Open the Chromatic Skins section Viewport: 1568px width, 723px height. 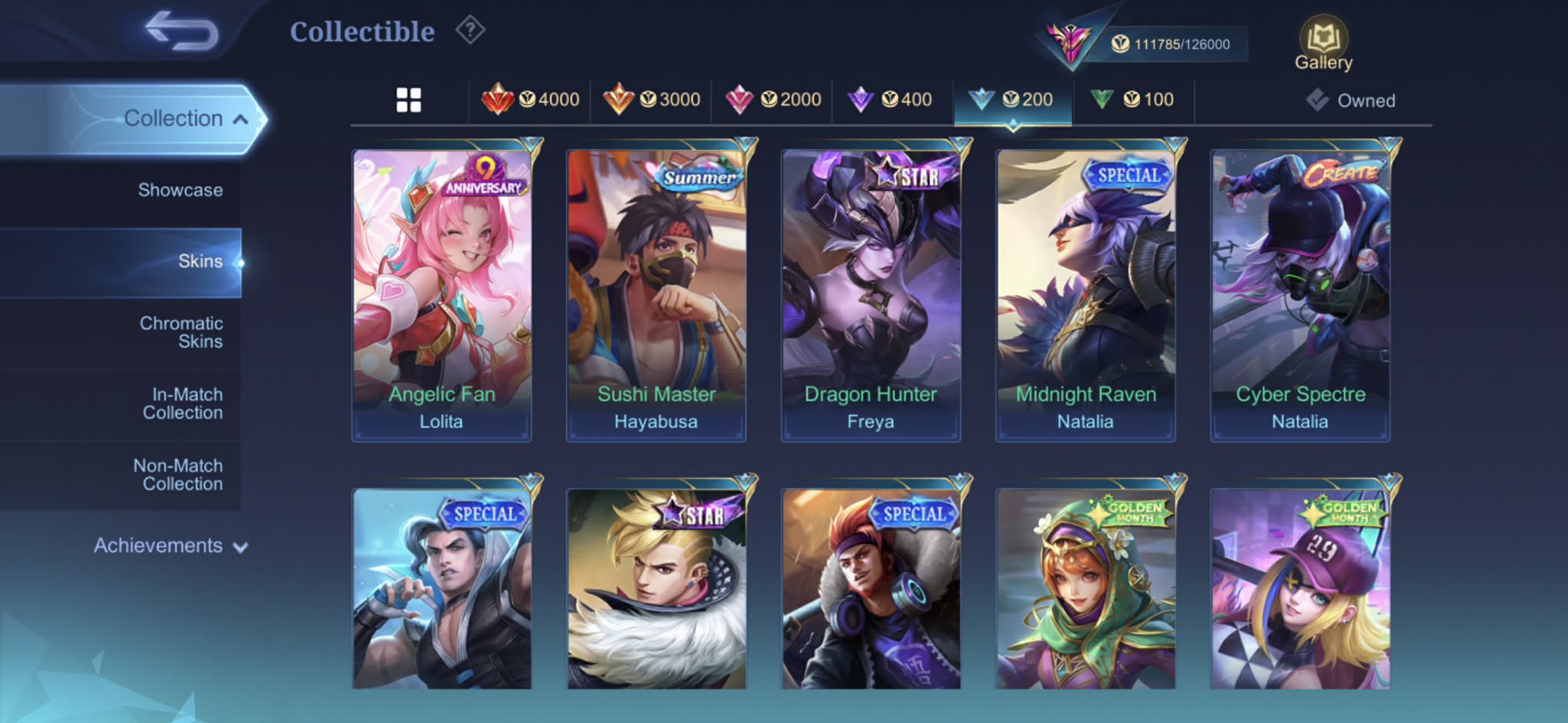pos(181,332)
